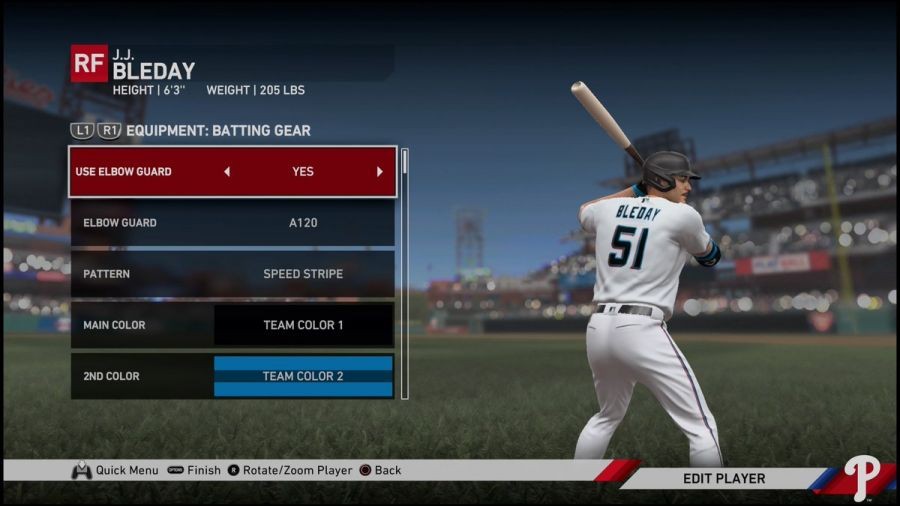Pick the 2nd Color Team Color 2 swatch
Viewport: 900px width, 506px height.
(x=303, y=376)
